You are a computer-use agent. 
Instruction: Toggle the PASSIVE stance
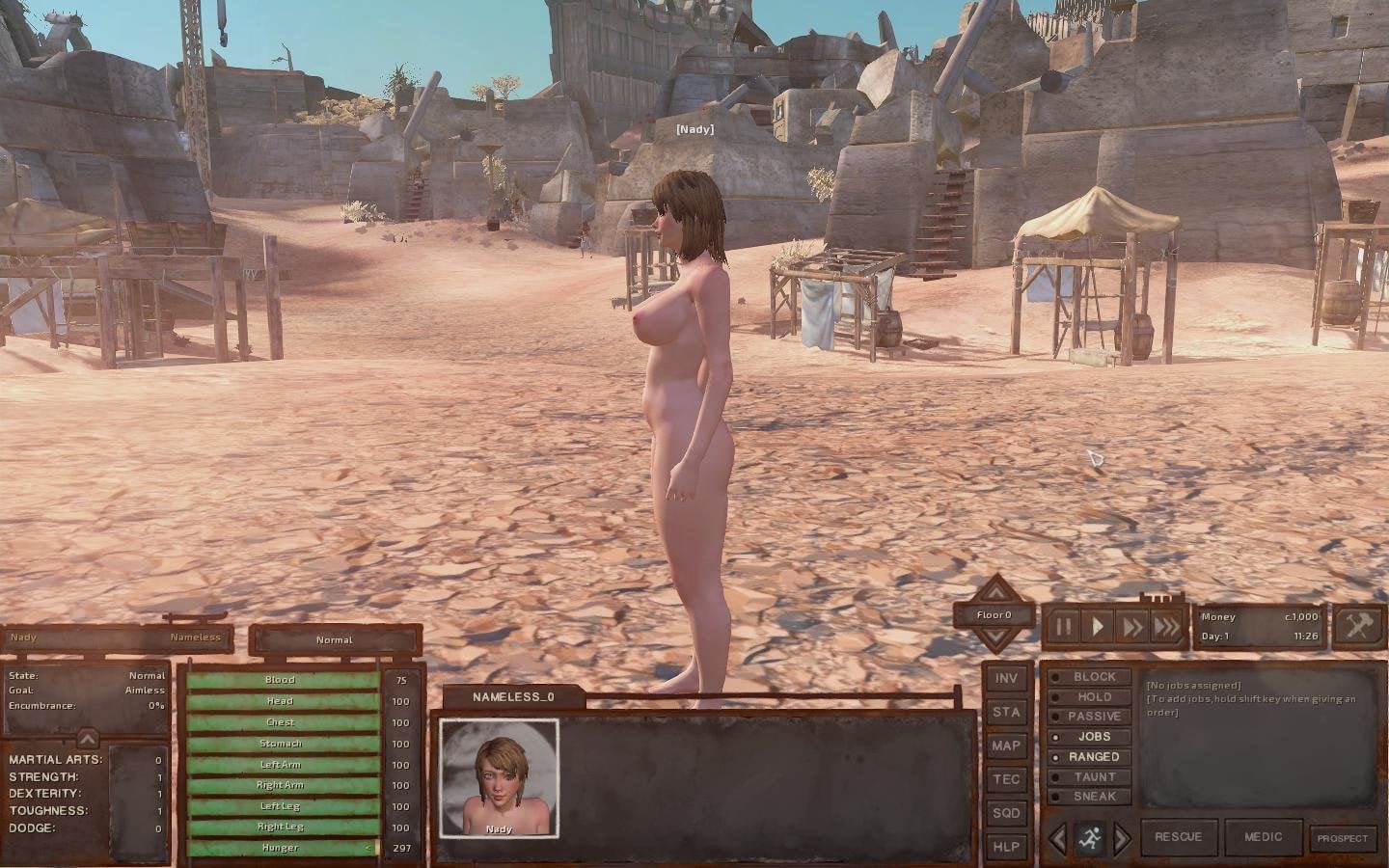coord(1093,717)
